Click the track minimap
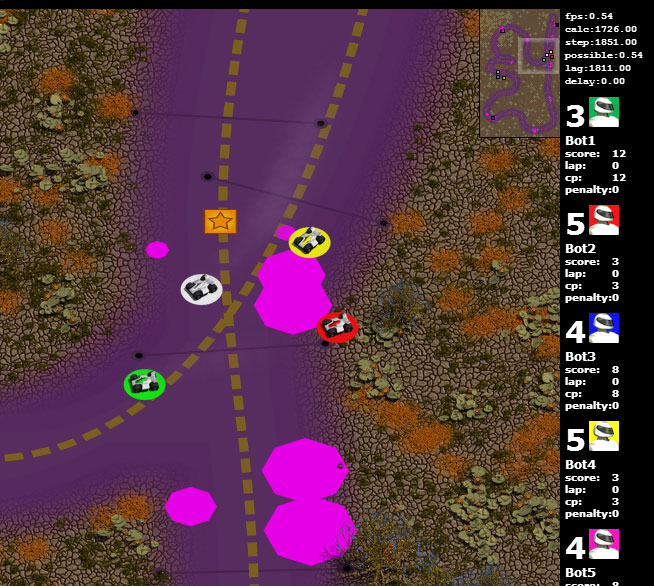Screen dimensions: 654x586 (519, 72)
